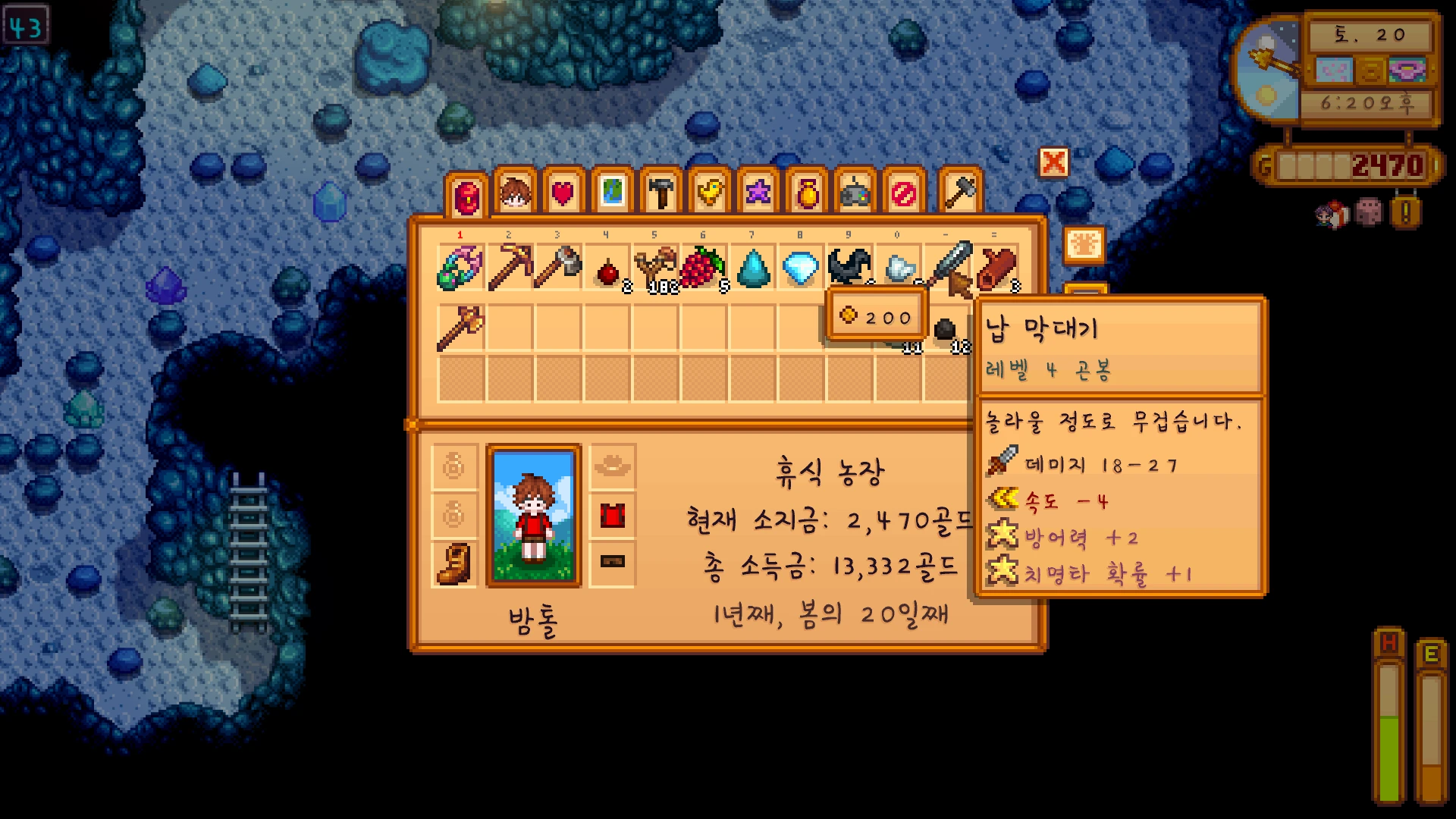Open the quest journal exclamation icon
Image resolution: width=1456 pixels, height=819 pixels.
(x=1405, y=213)
